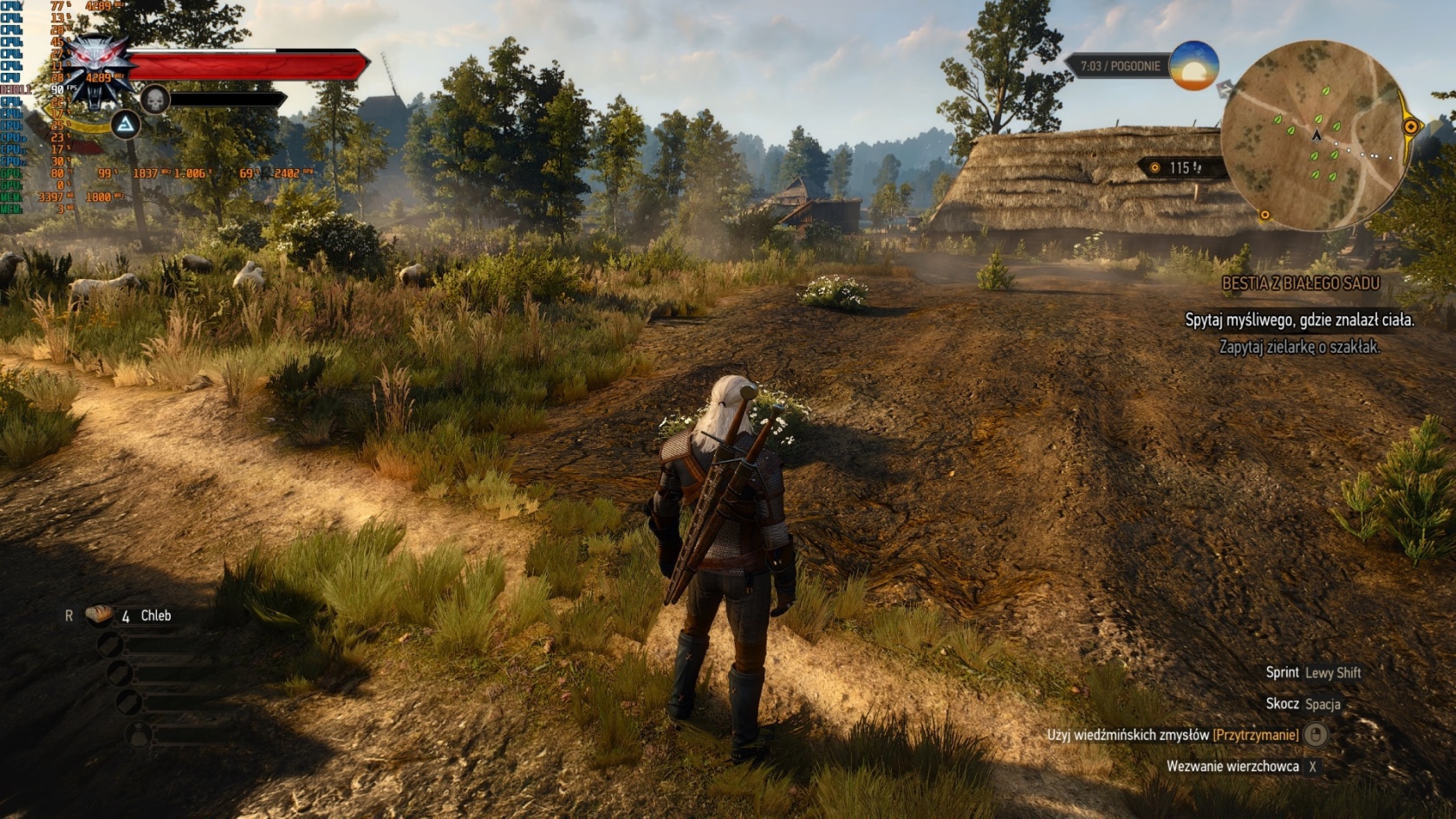Select objective 'Zapytaj zielarkę o szakłak'

click(x=1299, y=347)
